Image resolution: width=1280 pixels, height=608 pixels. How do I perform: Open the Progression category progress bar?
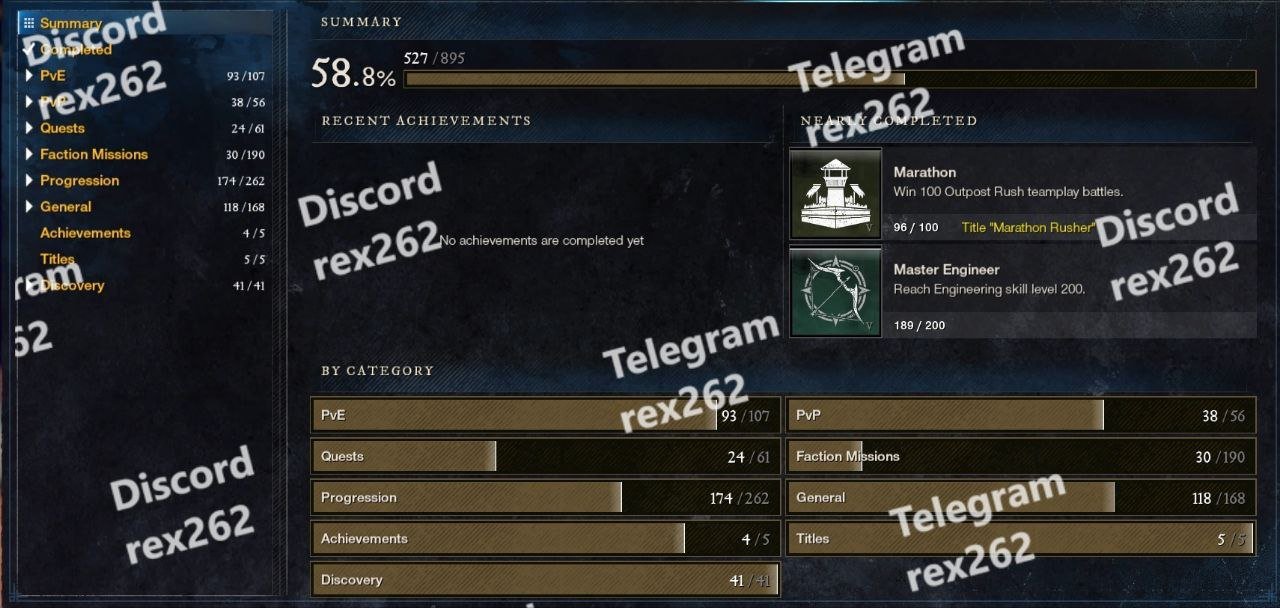545,498
